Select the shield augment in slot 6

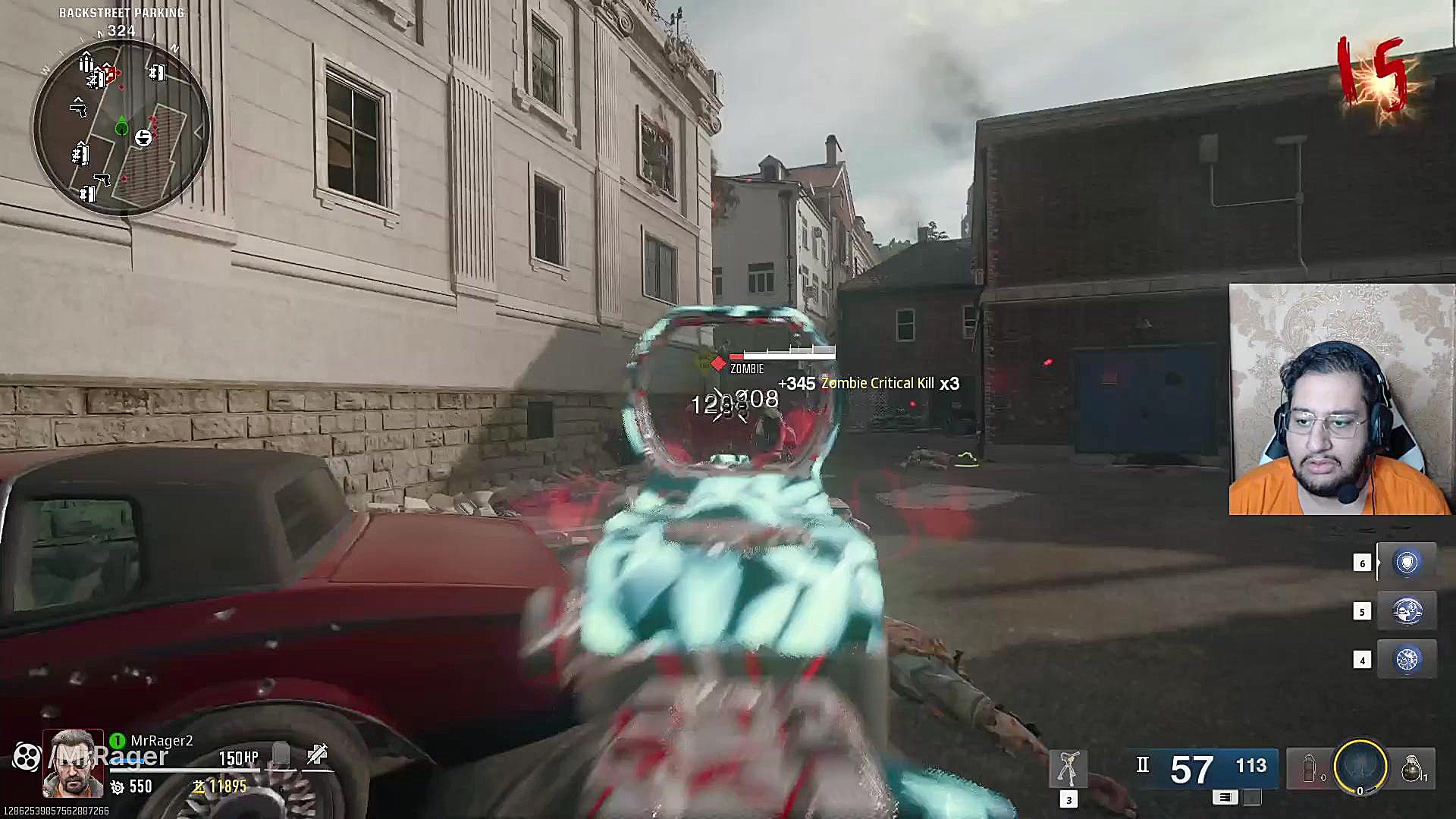point(1407,563)
